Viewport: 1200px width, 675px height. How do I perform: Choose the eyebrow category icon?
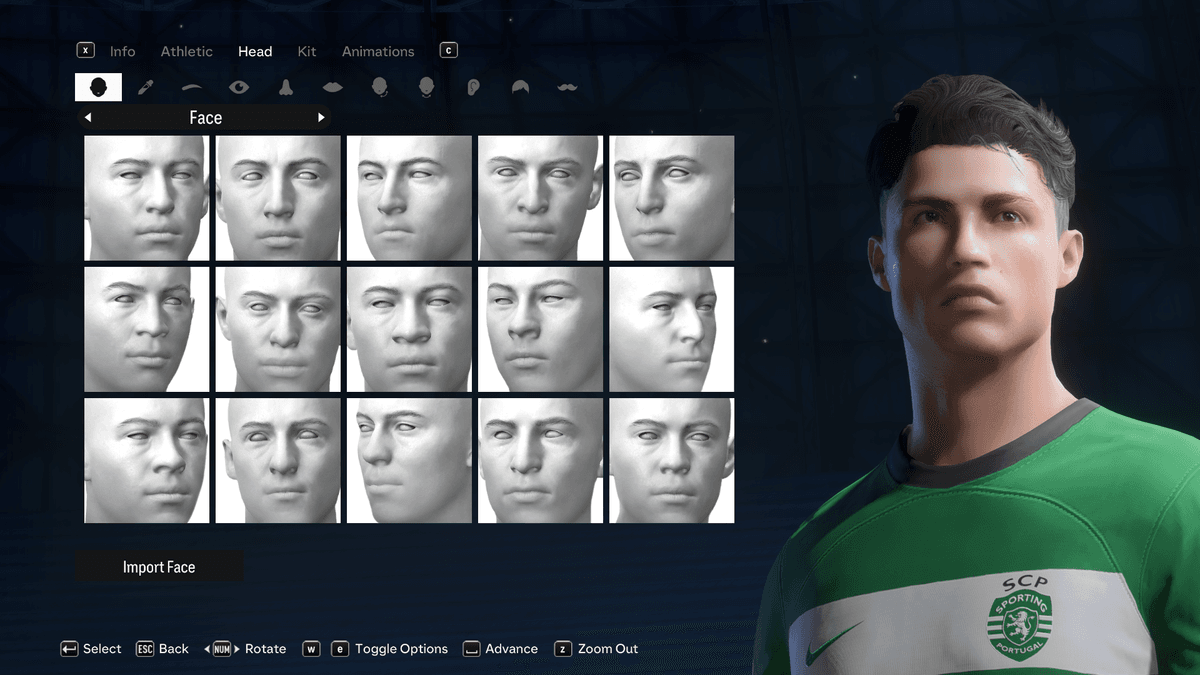192,88
